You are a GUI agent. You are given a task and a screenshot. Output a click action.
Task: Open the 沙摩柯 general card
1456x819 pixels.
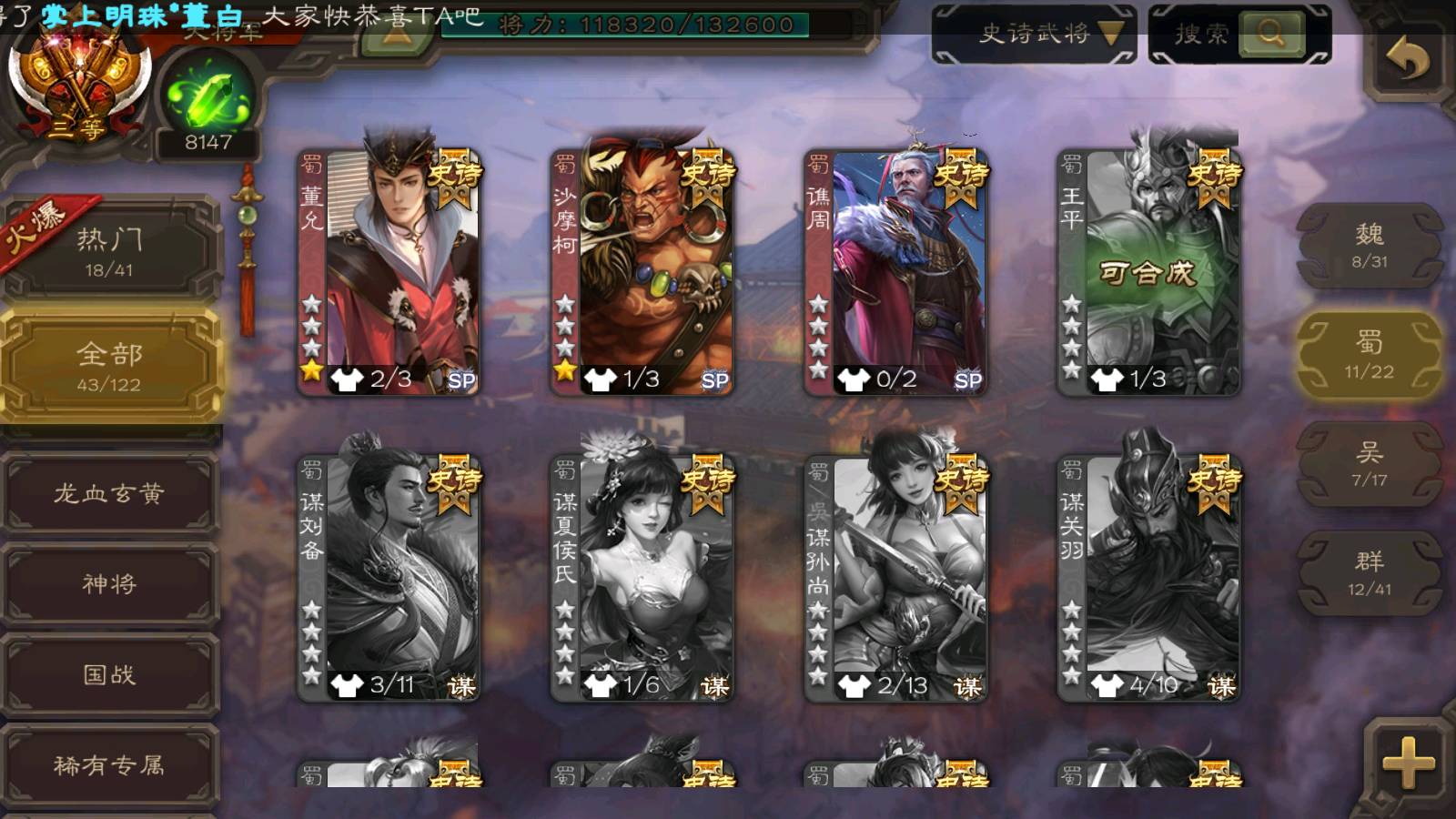pyautogui.click(x=642, y=271)
